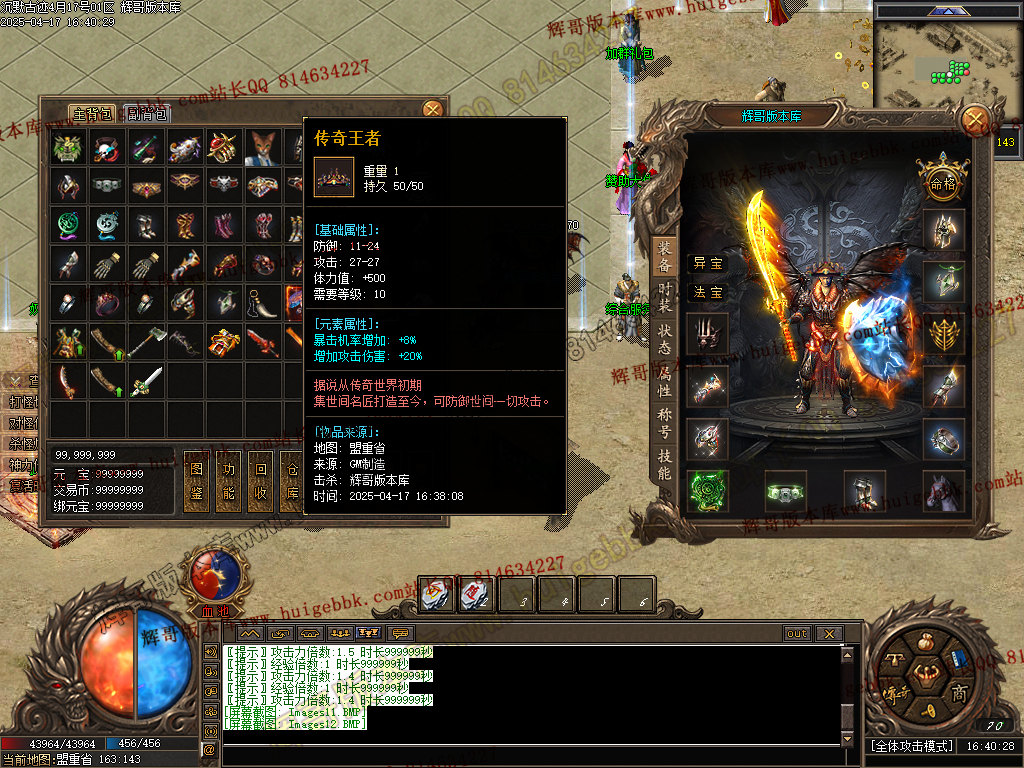The height and width of the screenshot is (768, 1024).
Task: Select the fox-head character item in the bag
Action: pyautogui.click(x=263, y=148)
